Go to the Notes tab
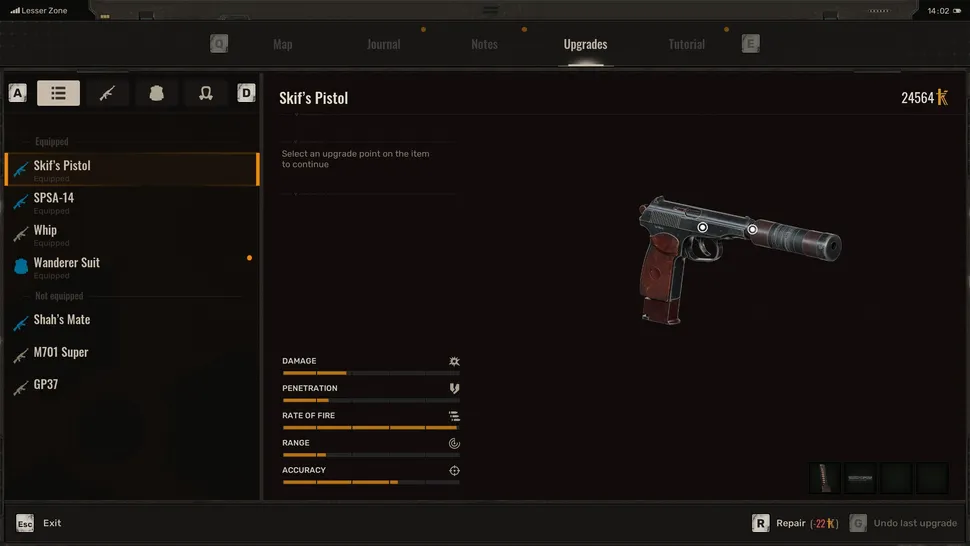Viewport: 970px width, 546px height. pos(484,44)
